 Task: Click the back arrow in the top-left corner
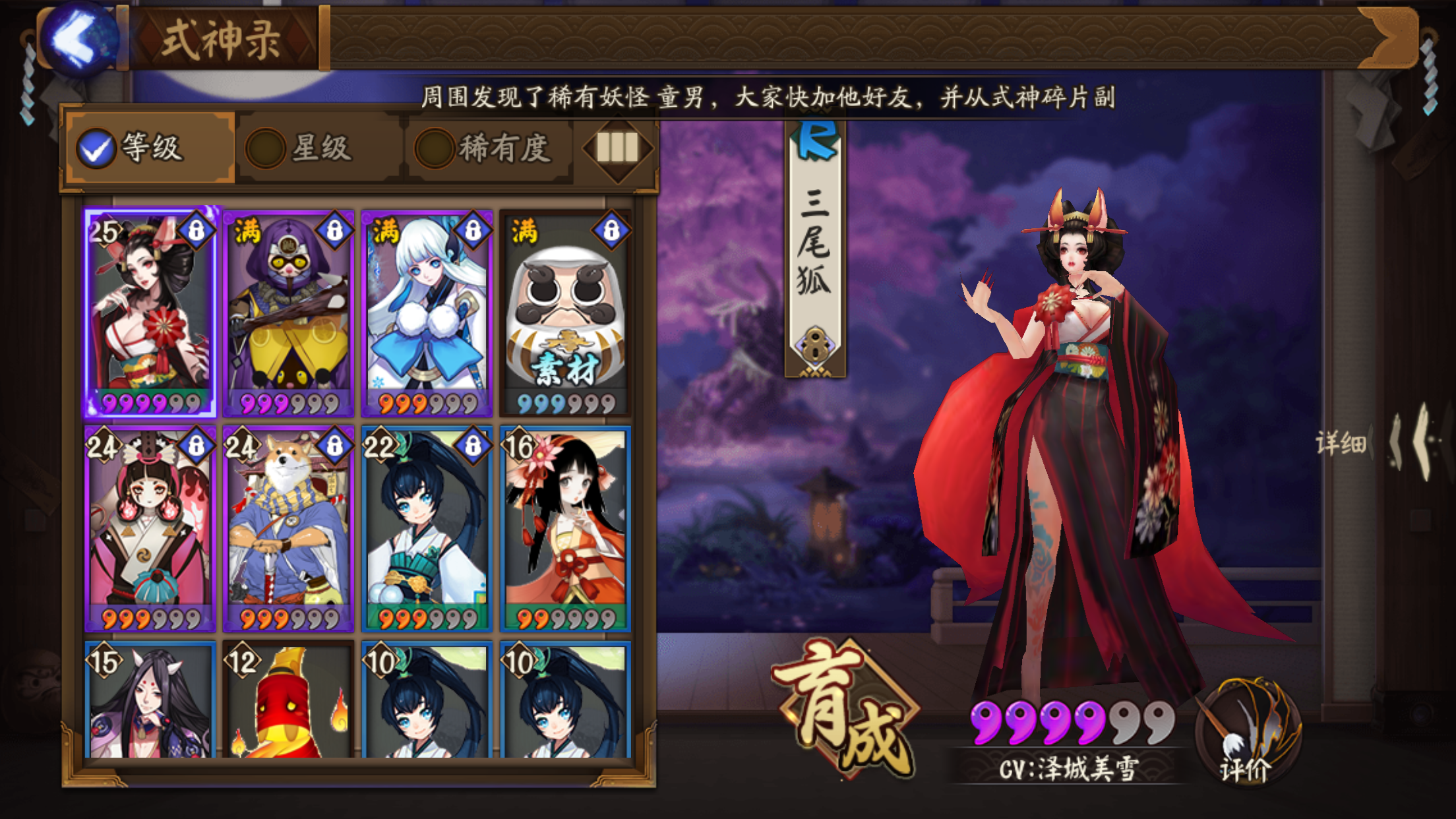pos(77,36)
